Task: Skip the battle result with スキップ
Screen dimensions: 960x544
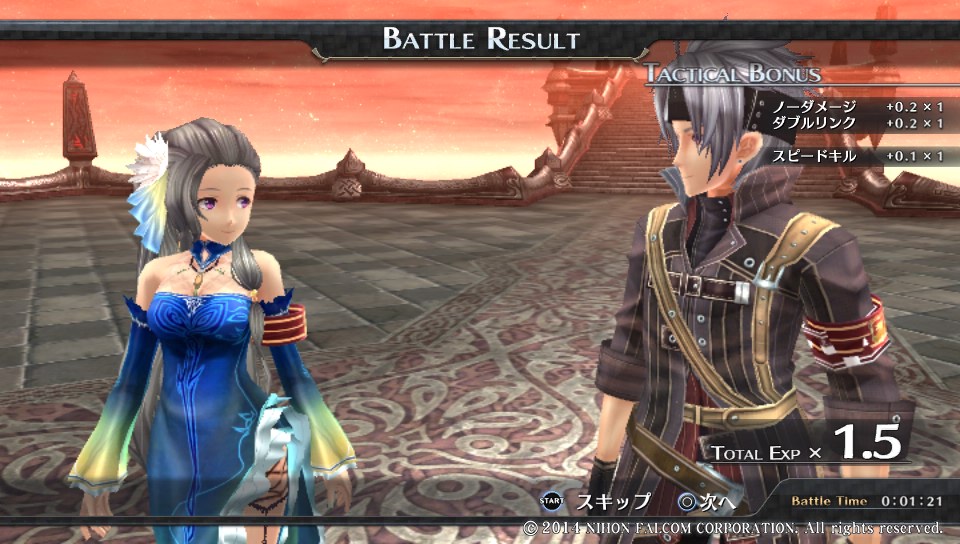Action: pos(597,501)
